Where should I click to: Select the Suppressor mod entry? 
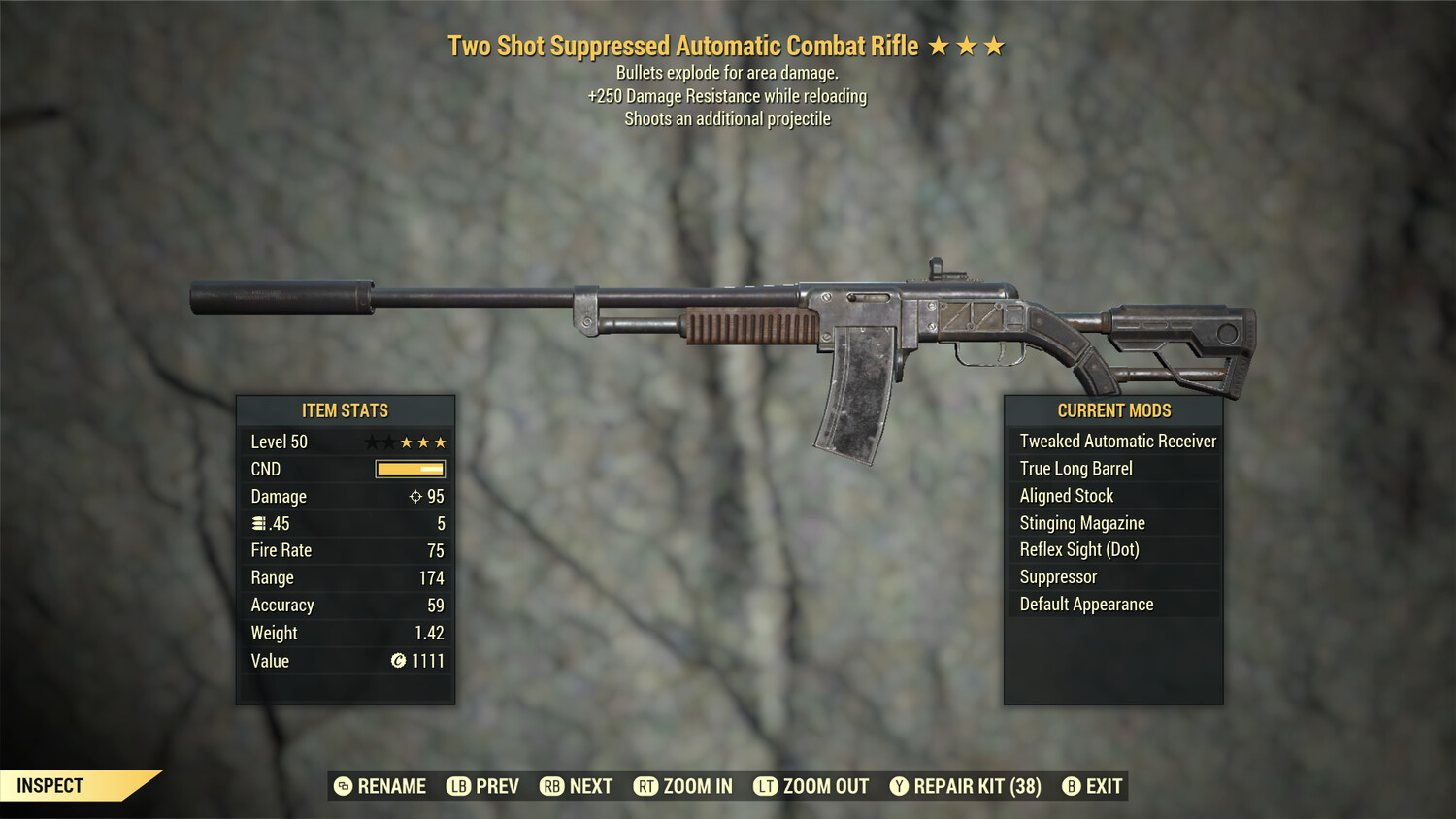(x=1057, y=576)
